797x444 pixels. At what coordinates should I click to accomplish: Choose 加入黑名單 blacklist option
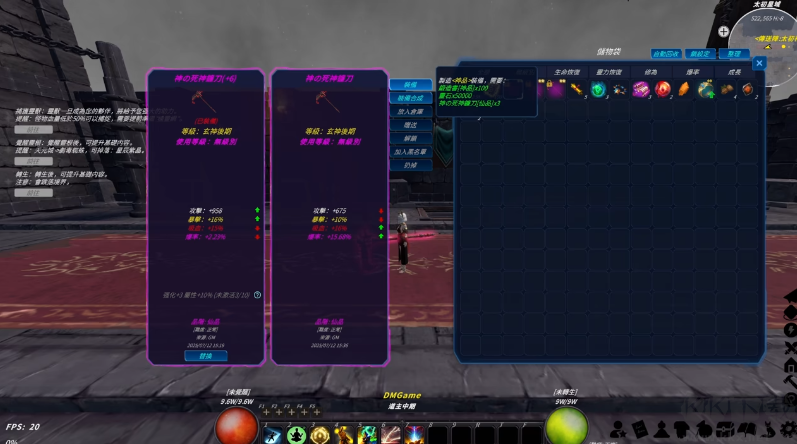(x=410, y=151)
